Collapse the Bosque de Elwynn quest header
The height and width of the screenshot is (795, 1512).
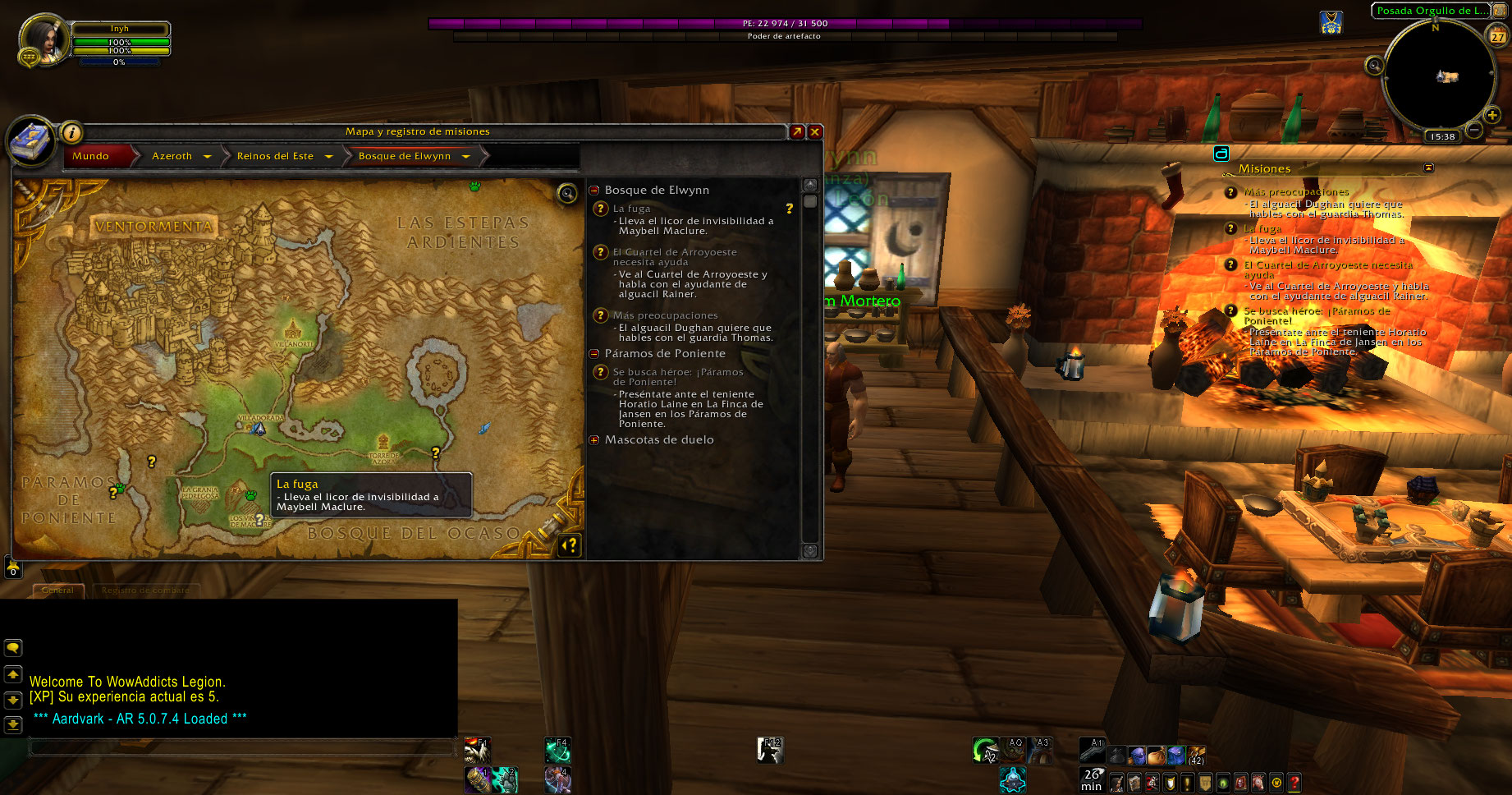[x=594, y=191]
